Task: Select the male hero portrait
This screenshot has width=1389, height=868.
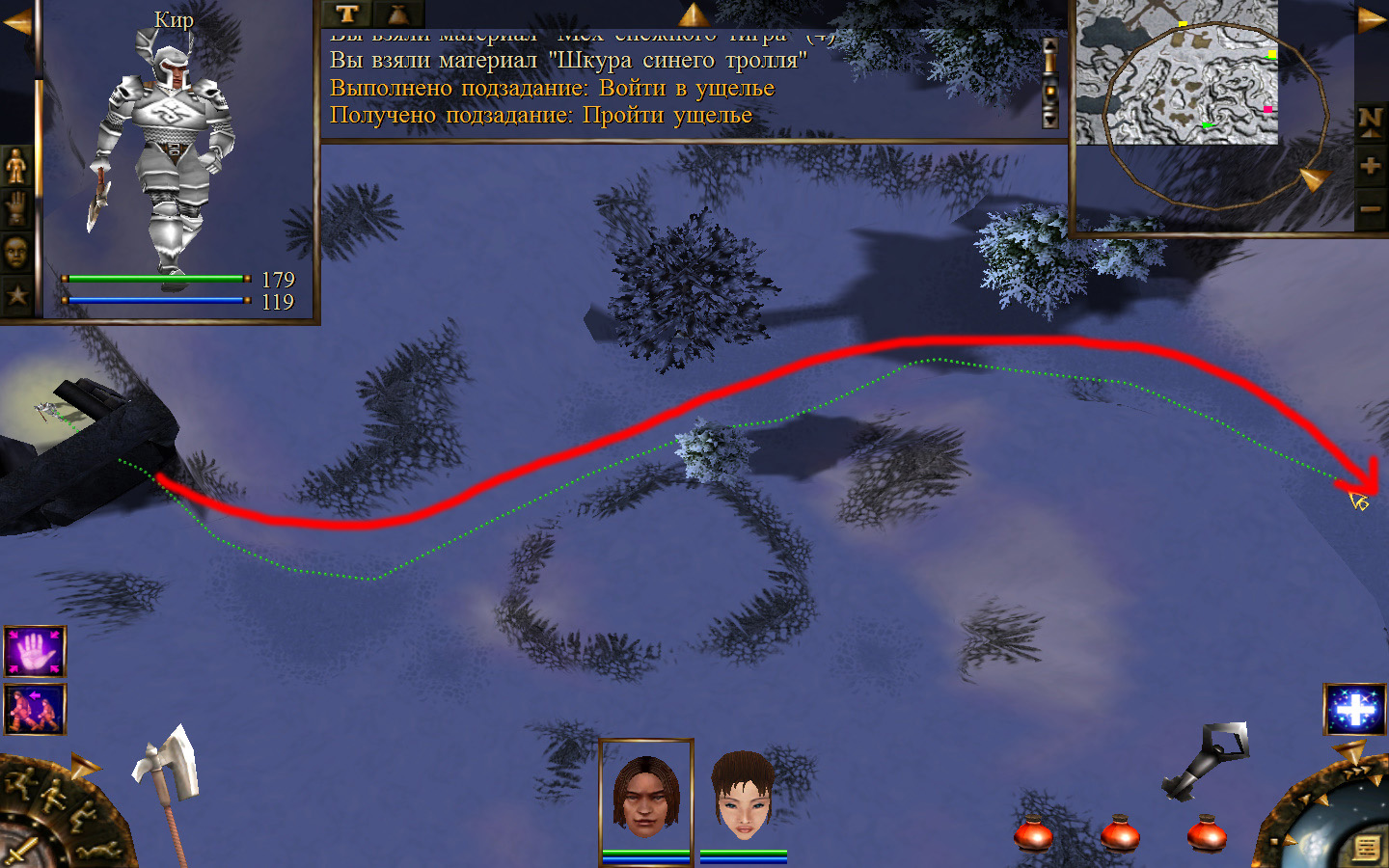Action: (646, 794)
